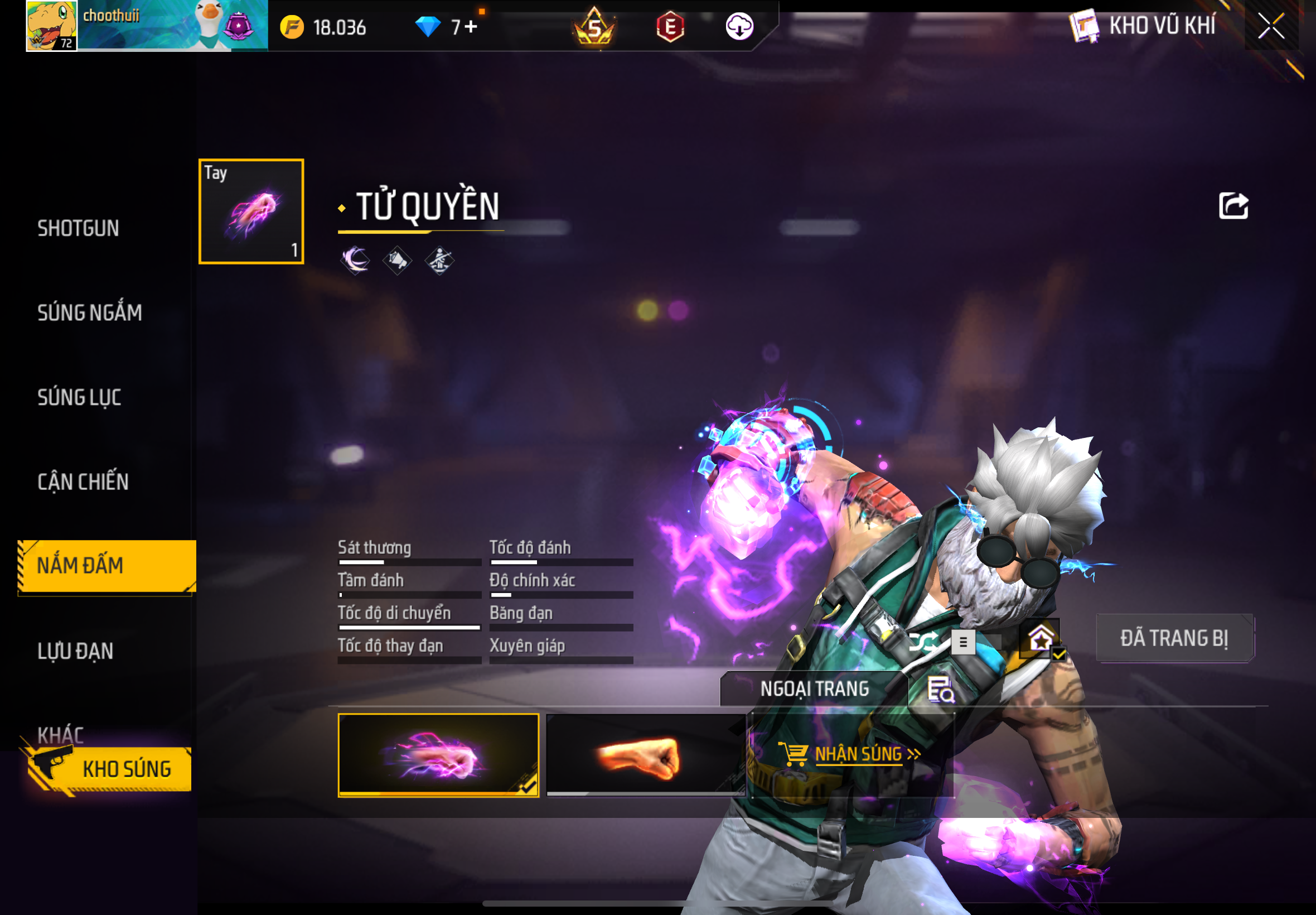The image size is (1316, 915).
Task: Choose the purple lightning fist skin
Action: point(438,755)
